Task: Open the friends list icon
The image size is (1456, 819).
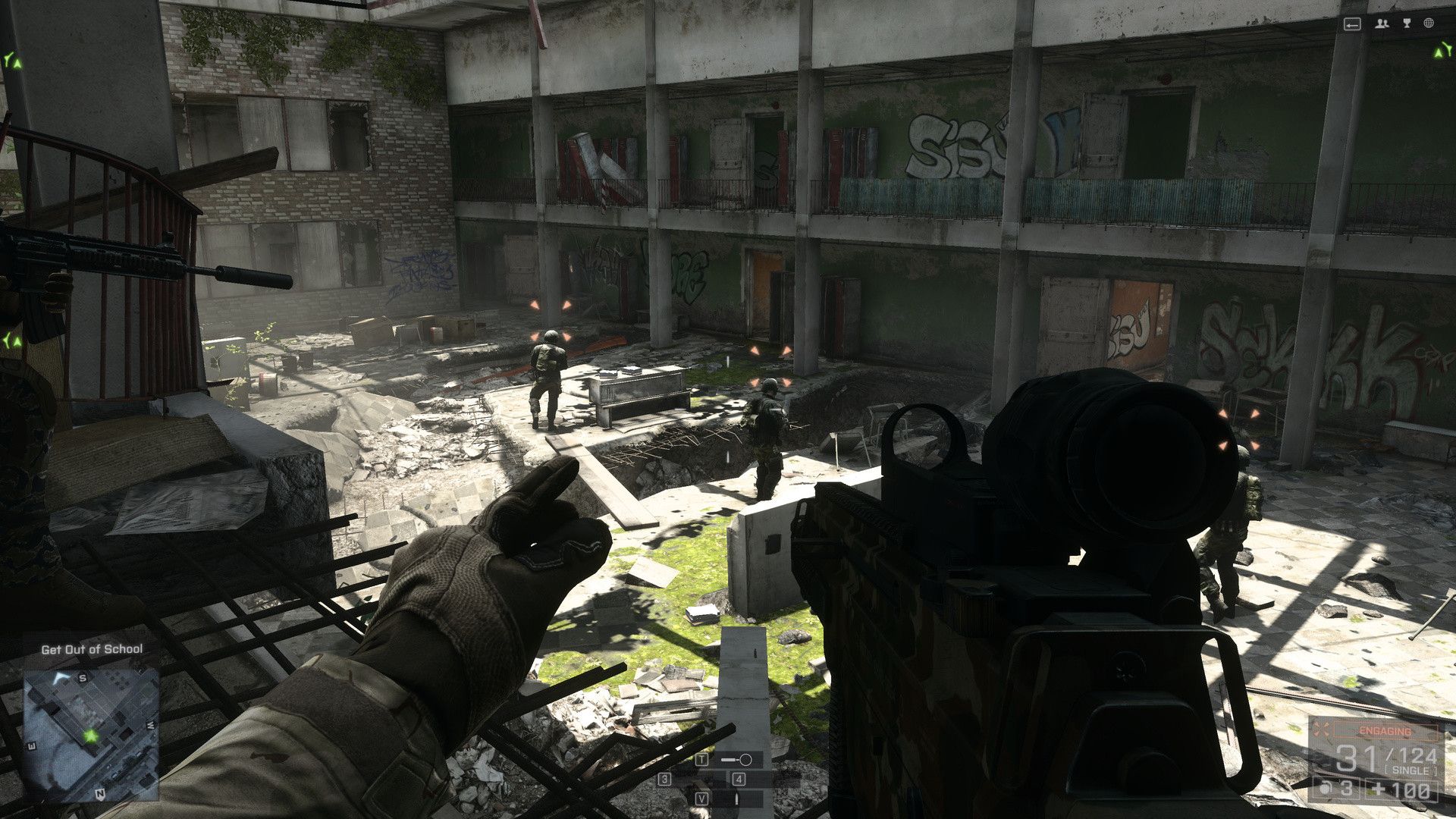Action: [1382, 24]
